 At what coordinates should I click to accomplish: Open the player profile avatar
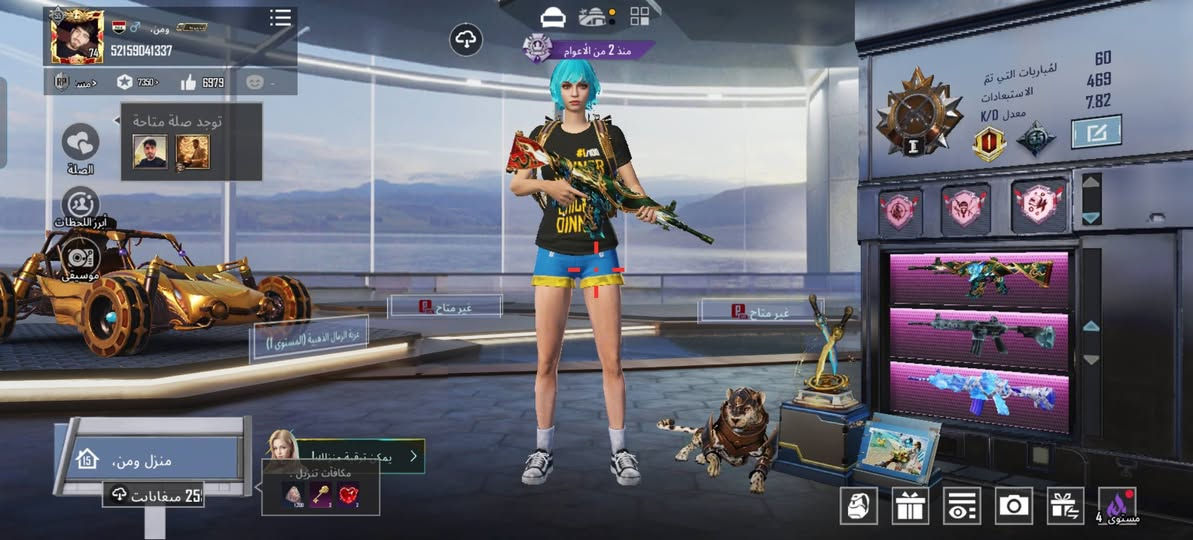coord(76,37)
